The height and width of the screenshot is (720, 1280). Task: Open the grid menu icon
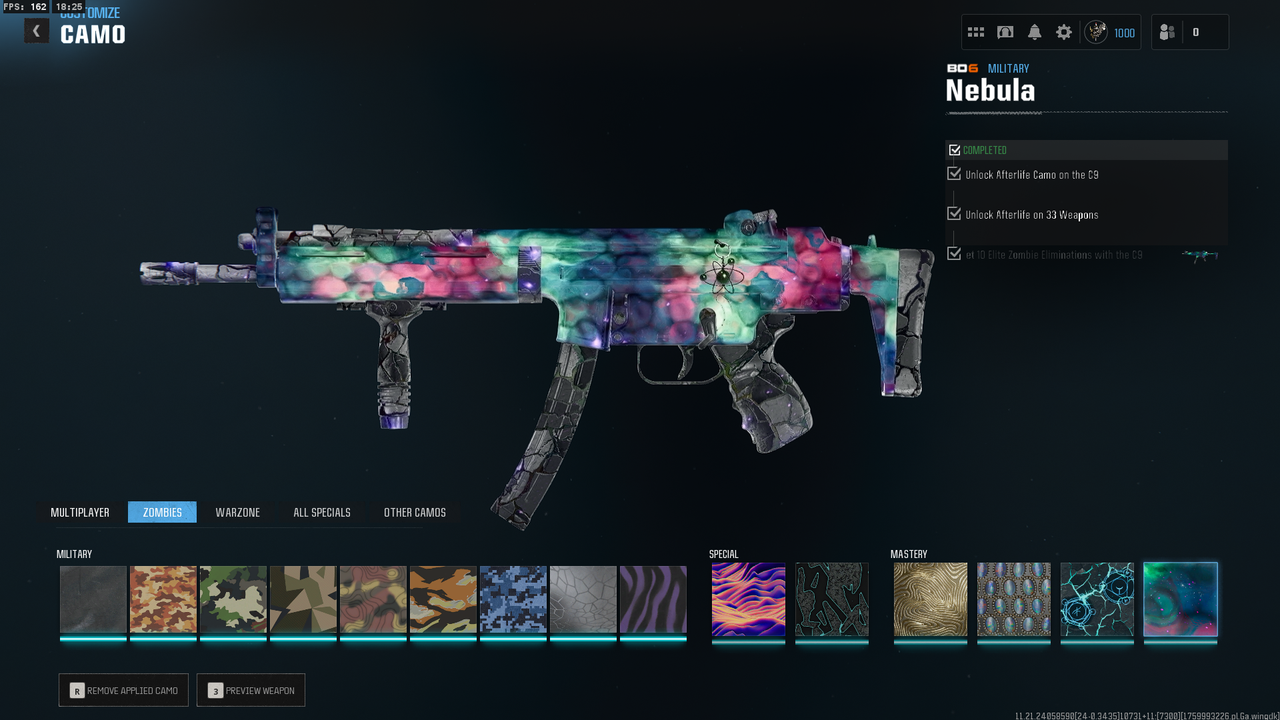(x=976, y=32)
